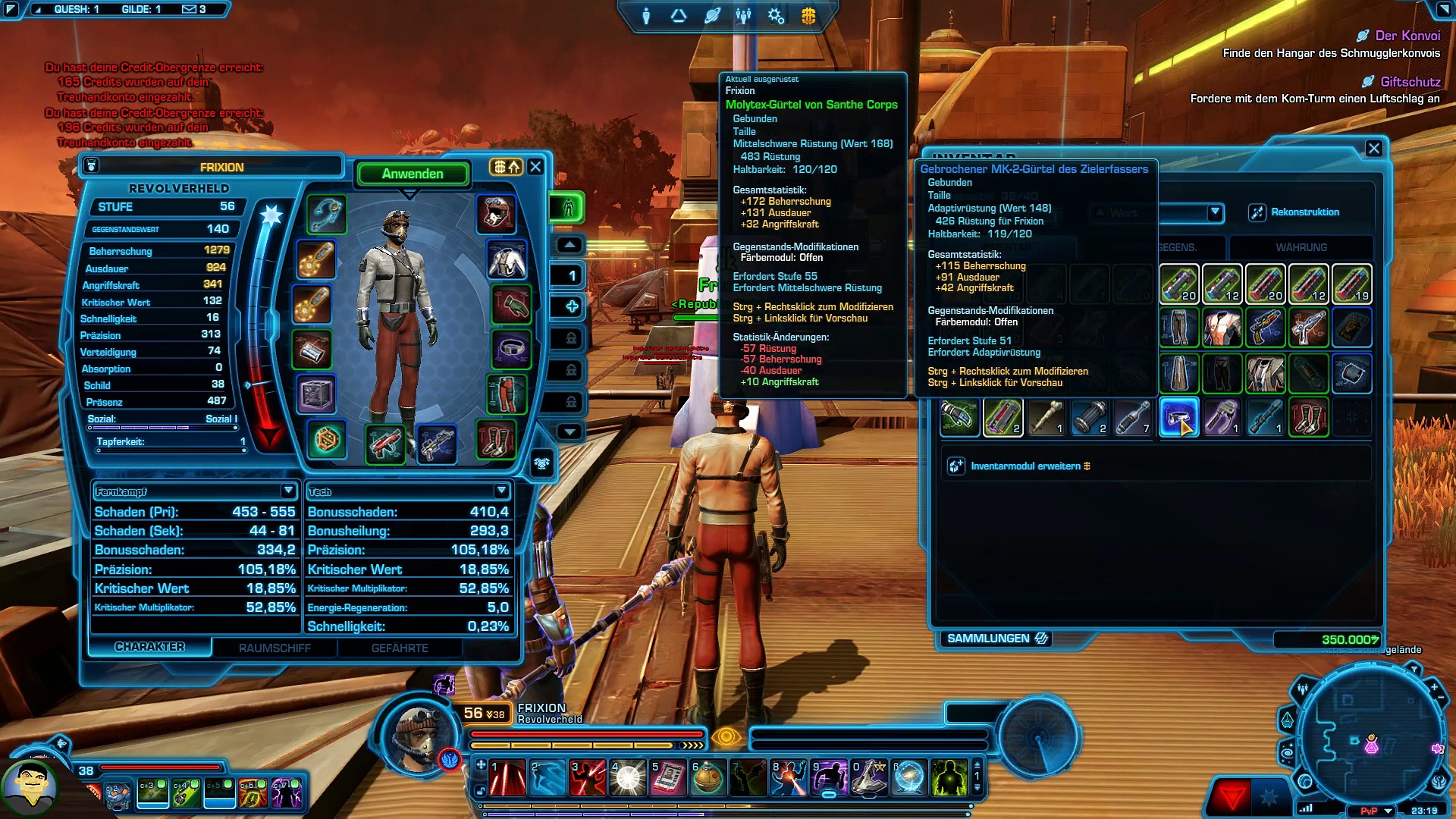Select the Charakter tab

[149, 647]
